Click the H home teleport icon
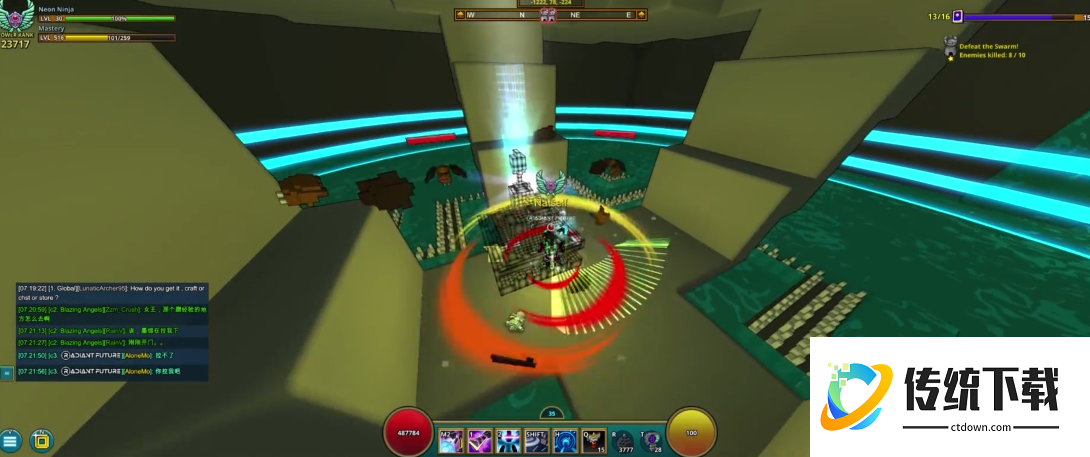The image size is (1090, 457). pos(565,439)
